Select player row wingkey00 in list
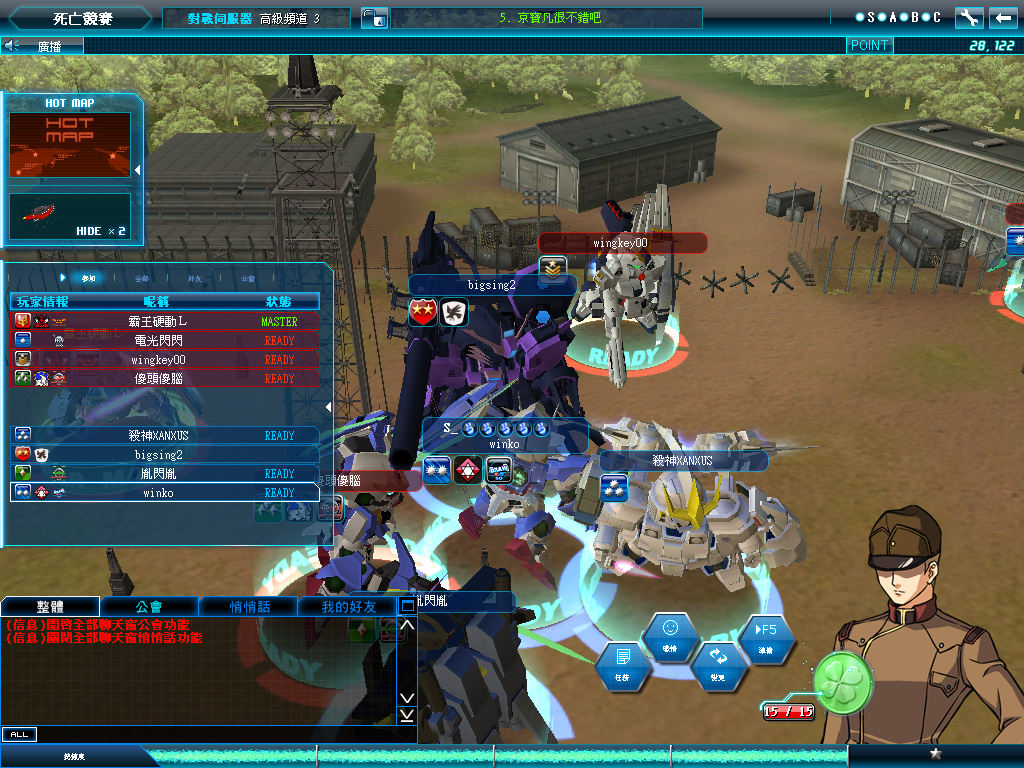 click(x=166, y=359)
